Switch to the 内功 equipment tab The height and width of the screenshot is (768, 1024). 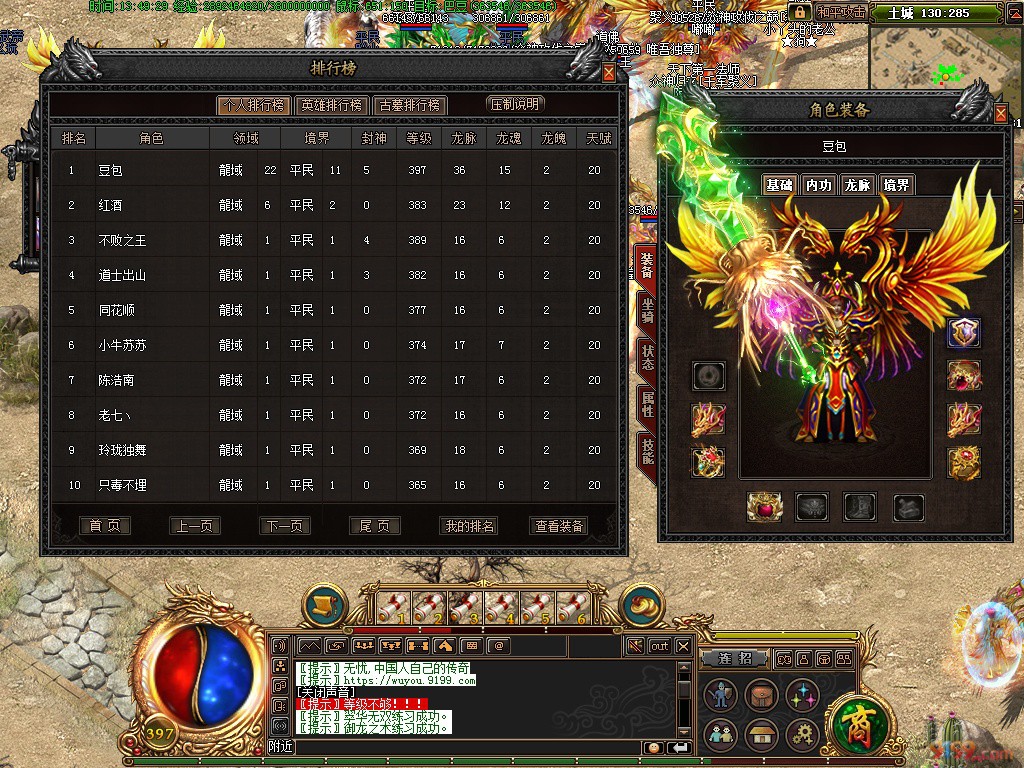point(818,185)
